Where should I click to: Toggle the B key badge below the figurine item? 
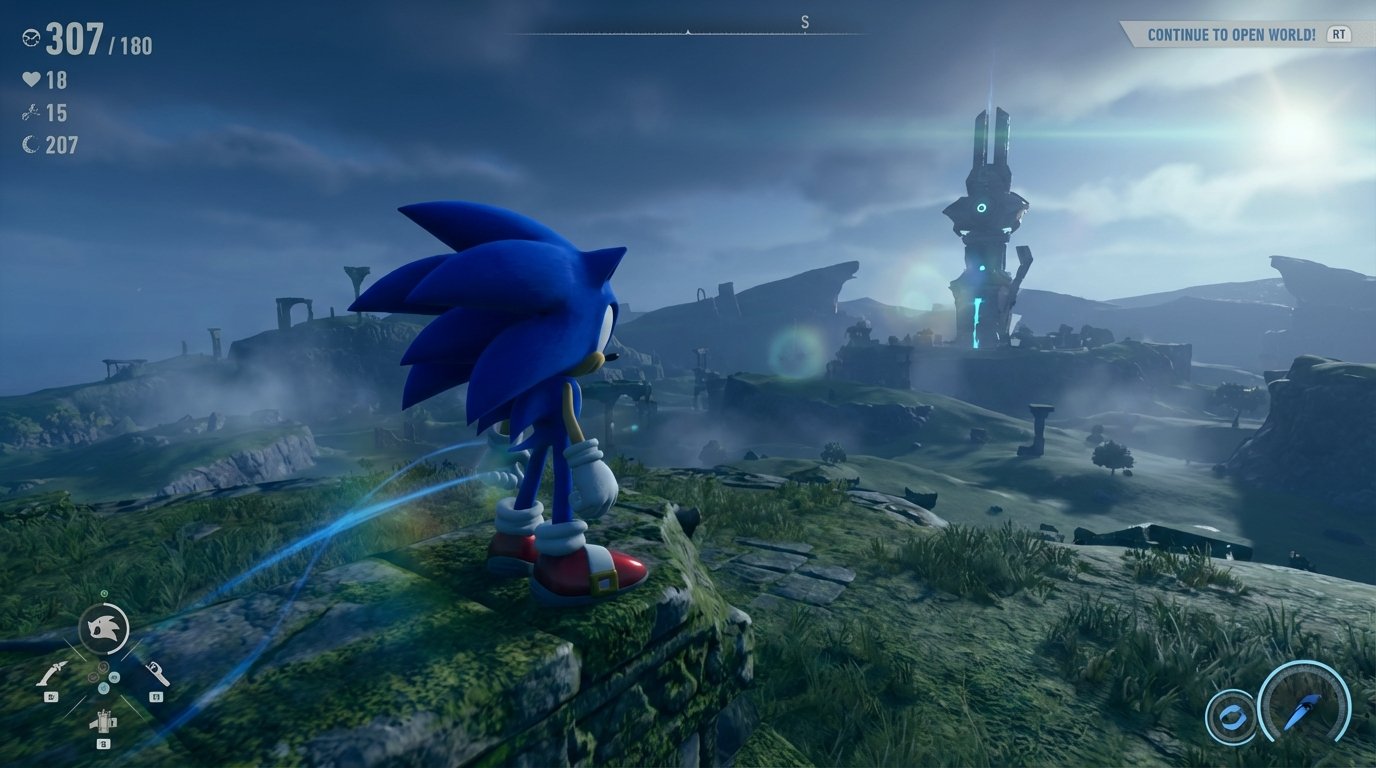(x=103, y=743)
